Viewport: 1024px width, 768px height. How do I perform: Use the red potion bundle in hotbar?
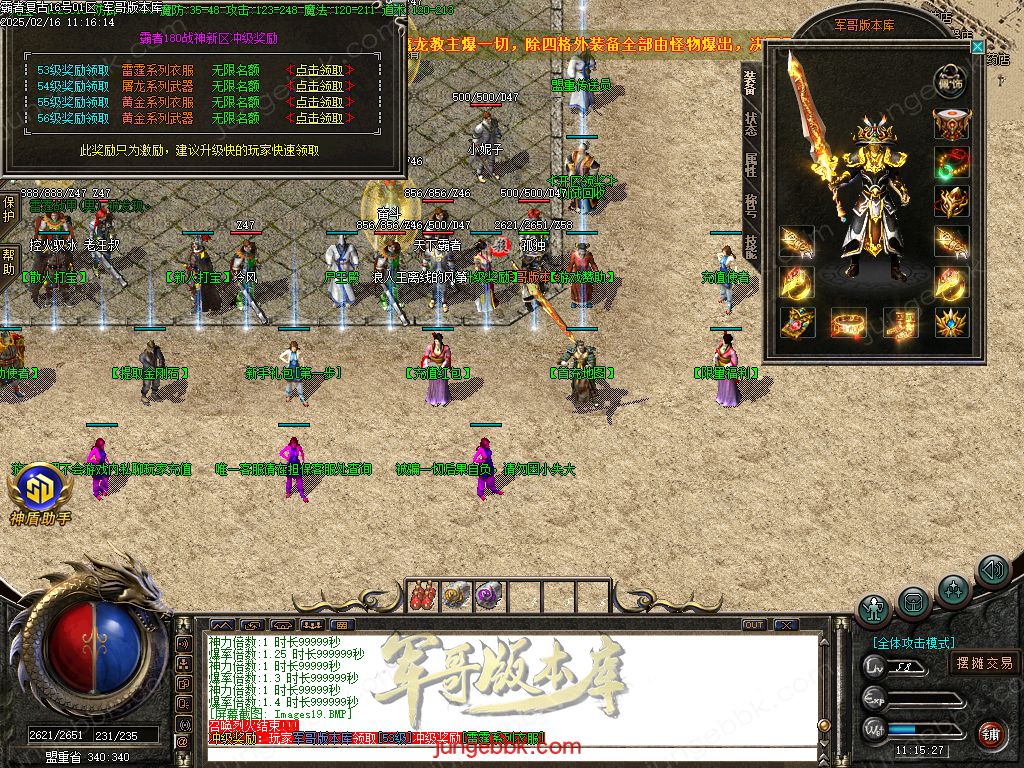(x=425, y=595)
